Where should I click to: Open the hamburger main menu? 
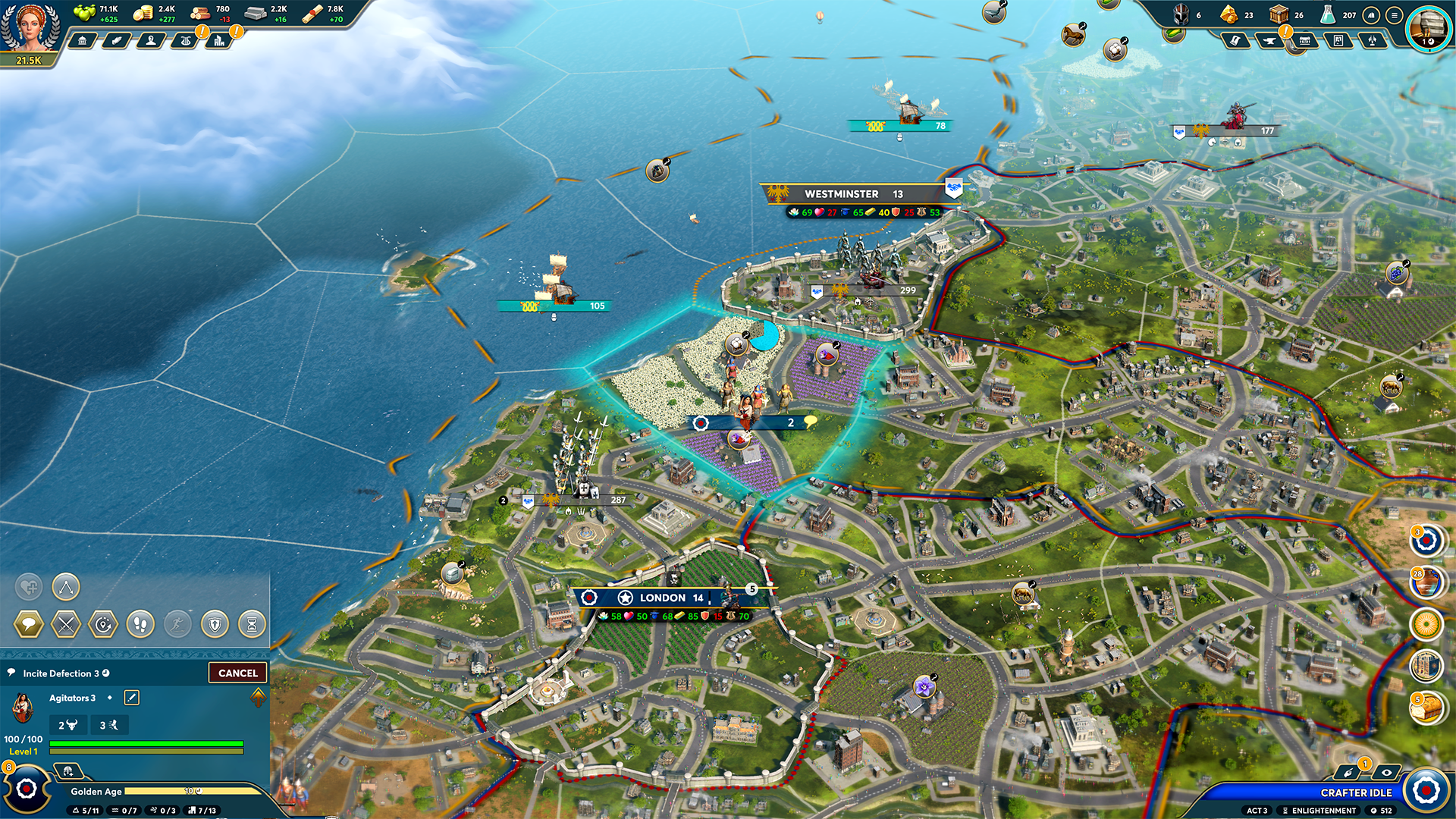[1394, 15]
